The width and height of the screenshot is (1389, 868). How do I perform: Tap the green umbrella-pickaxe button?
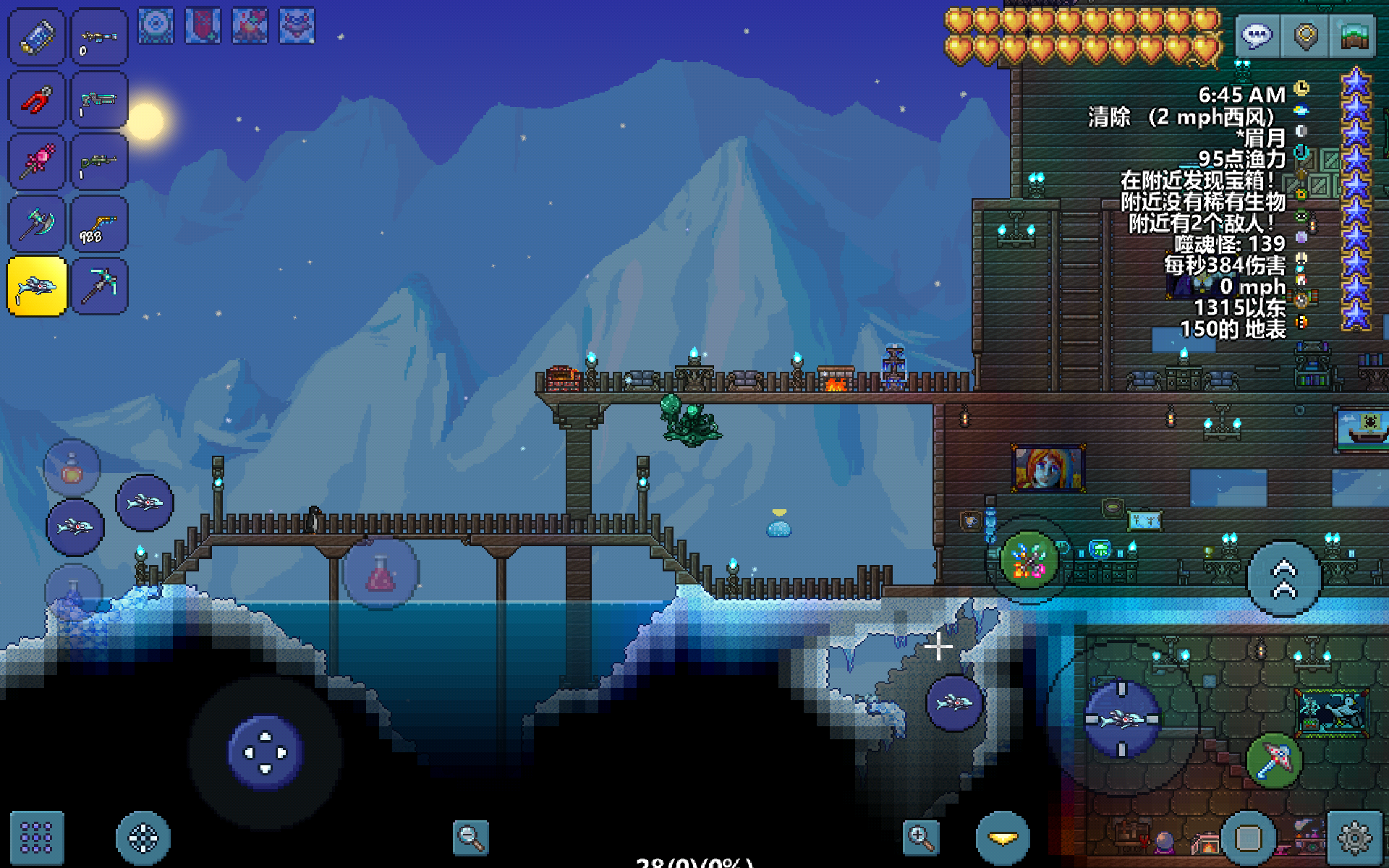click(x=1274, y=759)
